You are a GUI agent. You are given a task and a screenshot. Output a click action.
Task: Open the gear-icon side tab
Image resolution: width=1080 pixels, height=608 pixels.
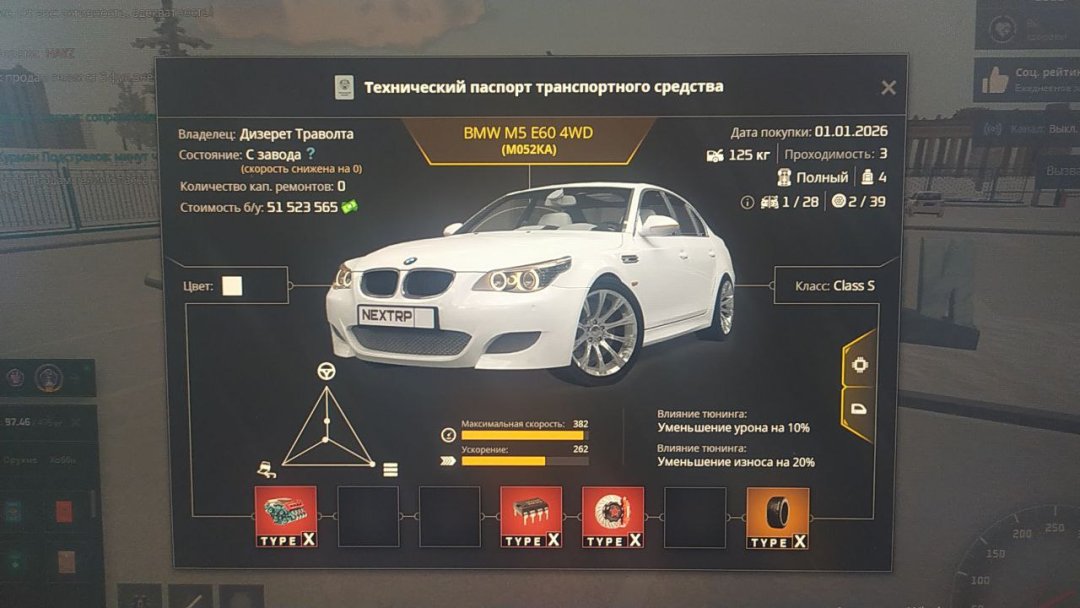(860, 365)
